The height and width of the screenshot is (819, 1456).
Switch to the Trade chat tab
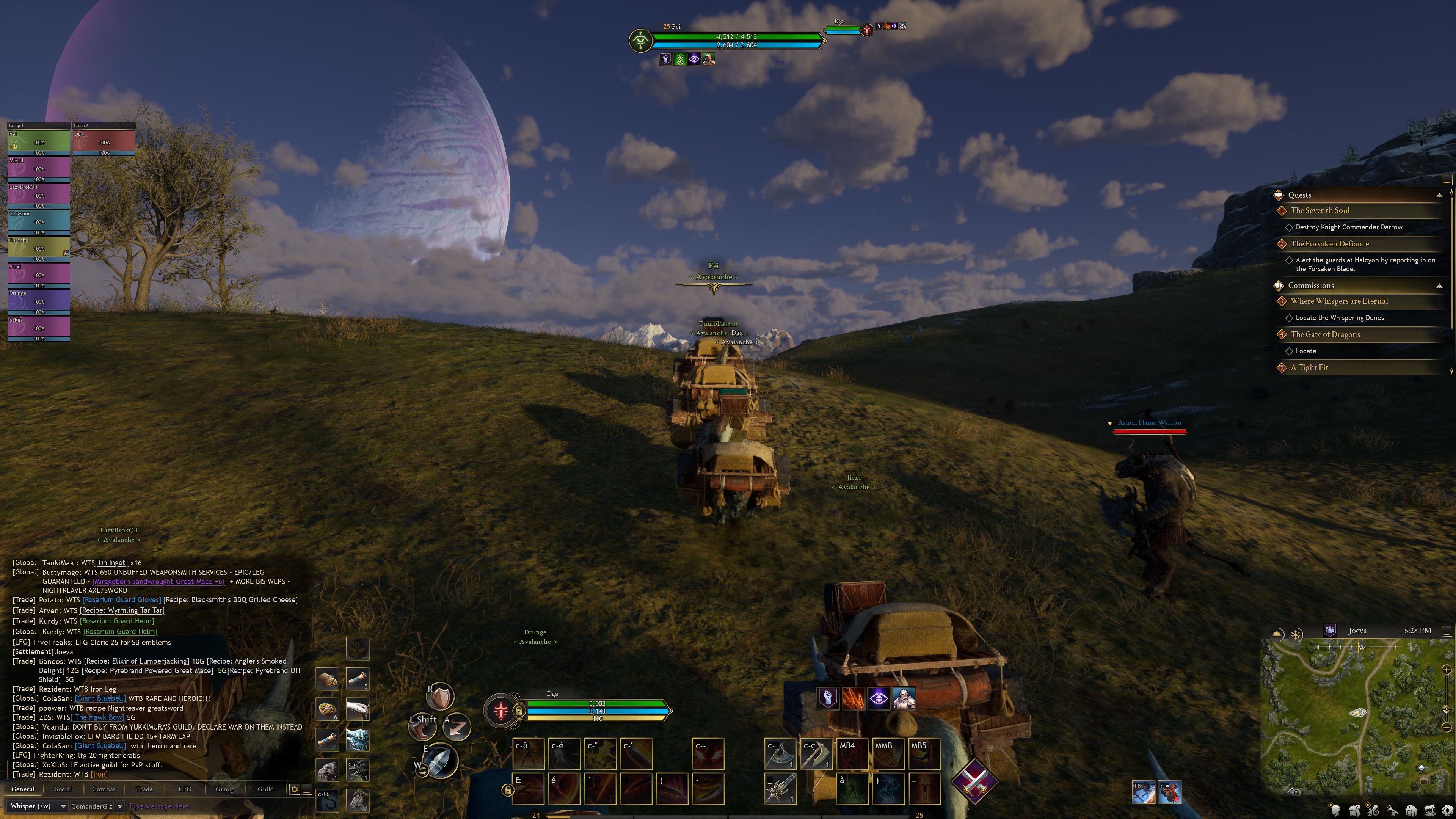point(144,789)
